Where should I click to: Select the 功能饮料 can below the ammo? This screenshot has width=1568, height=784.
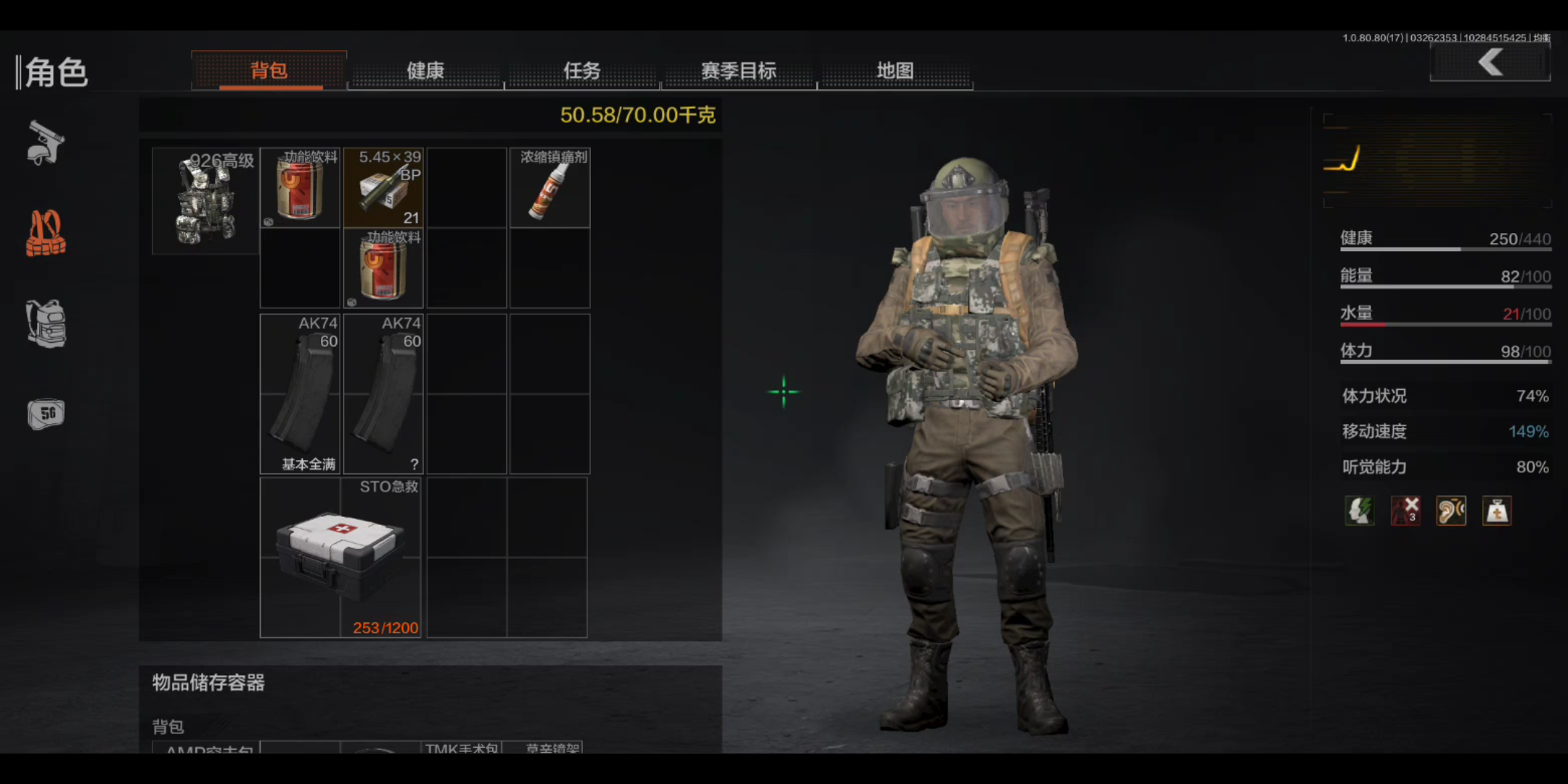[x=383, y=269]
